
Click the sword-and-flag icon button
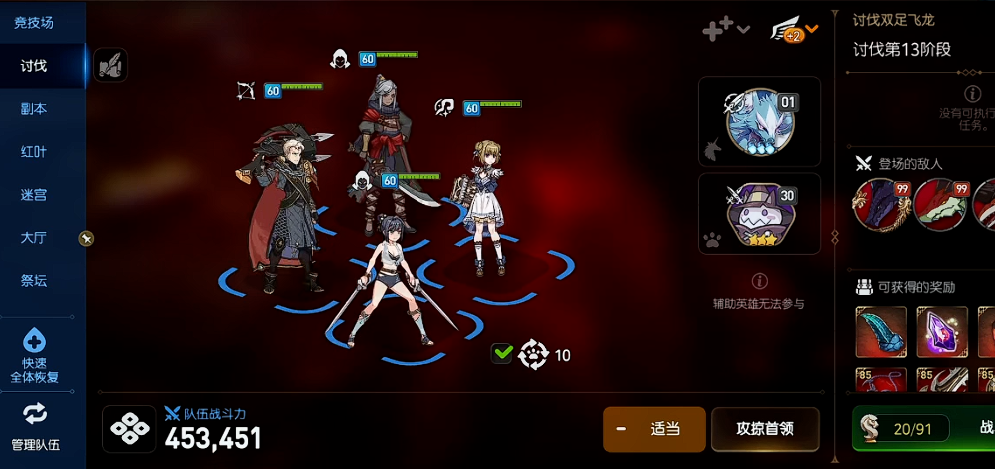tap(110, 66)
